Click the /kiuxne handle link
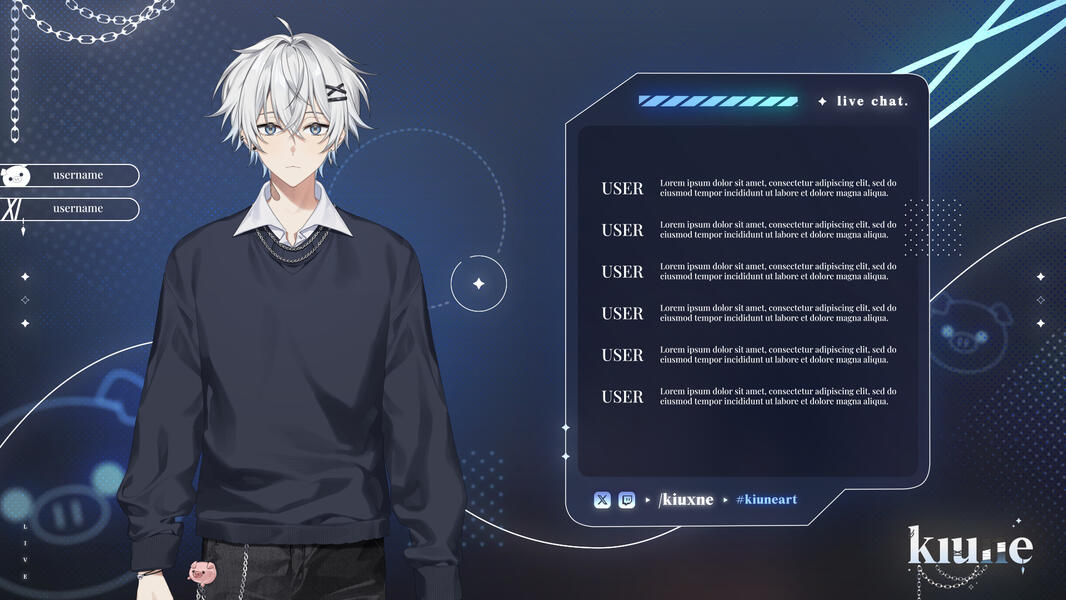 (x=686, y=499)
